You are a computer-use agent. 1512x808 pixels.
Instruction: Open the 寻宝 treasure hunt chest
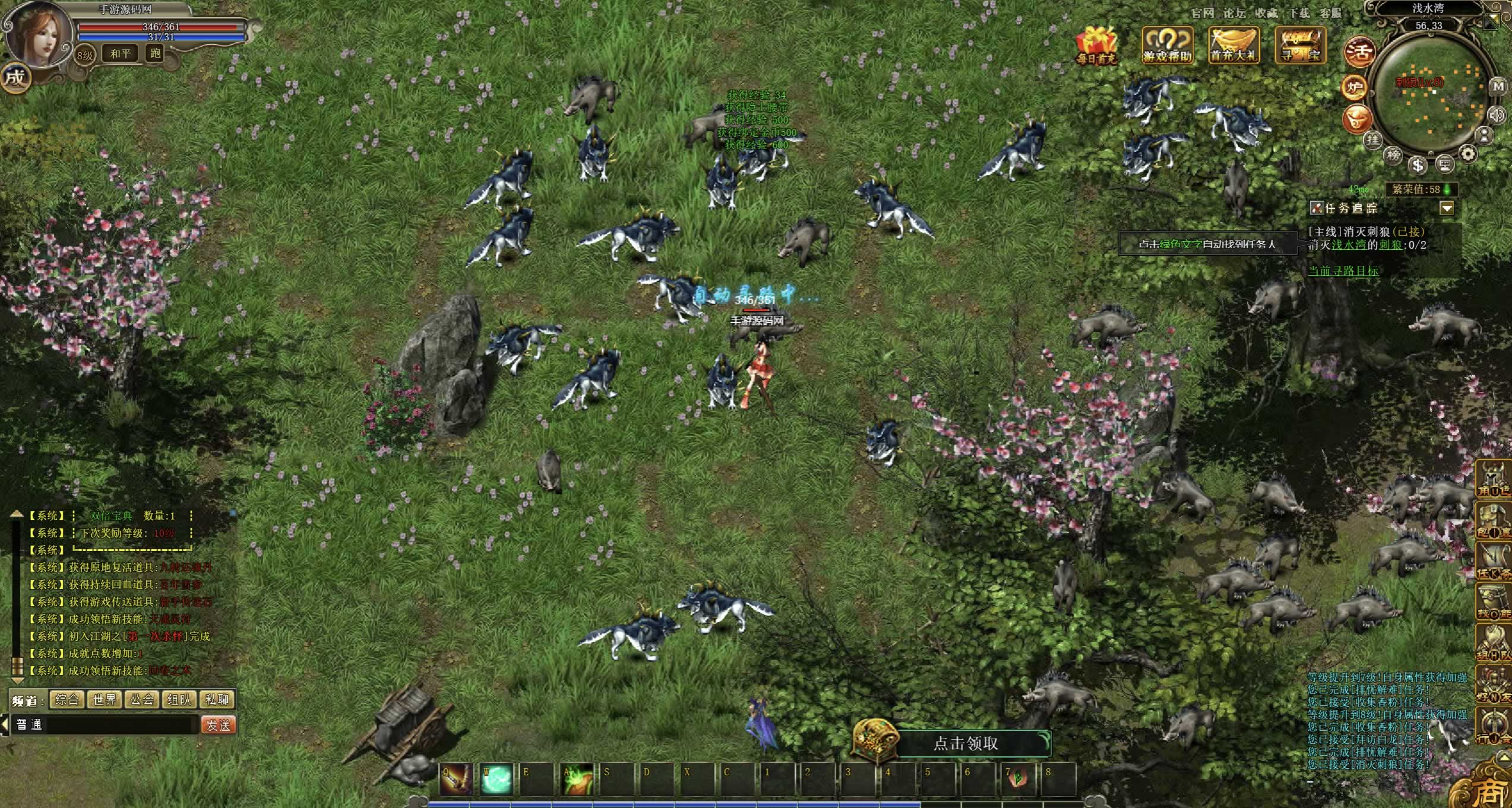tap(1300, 44)
